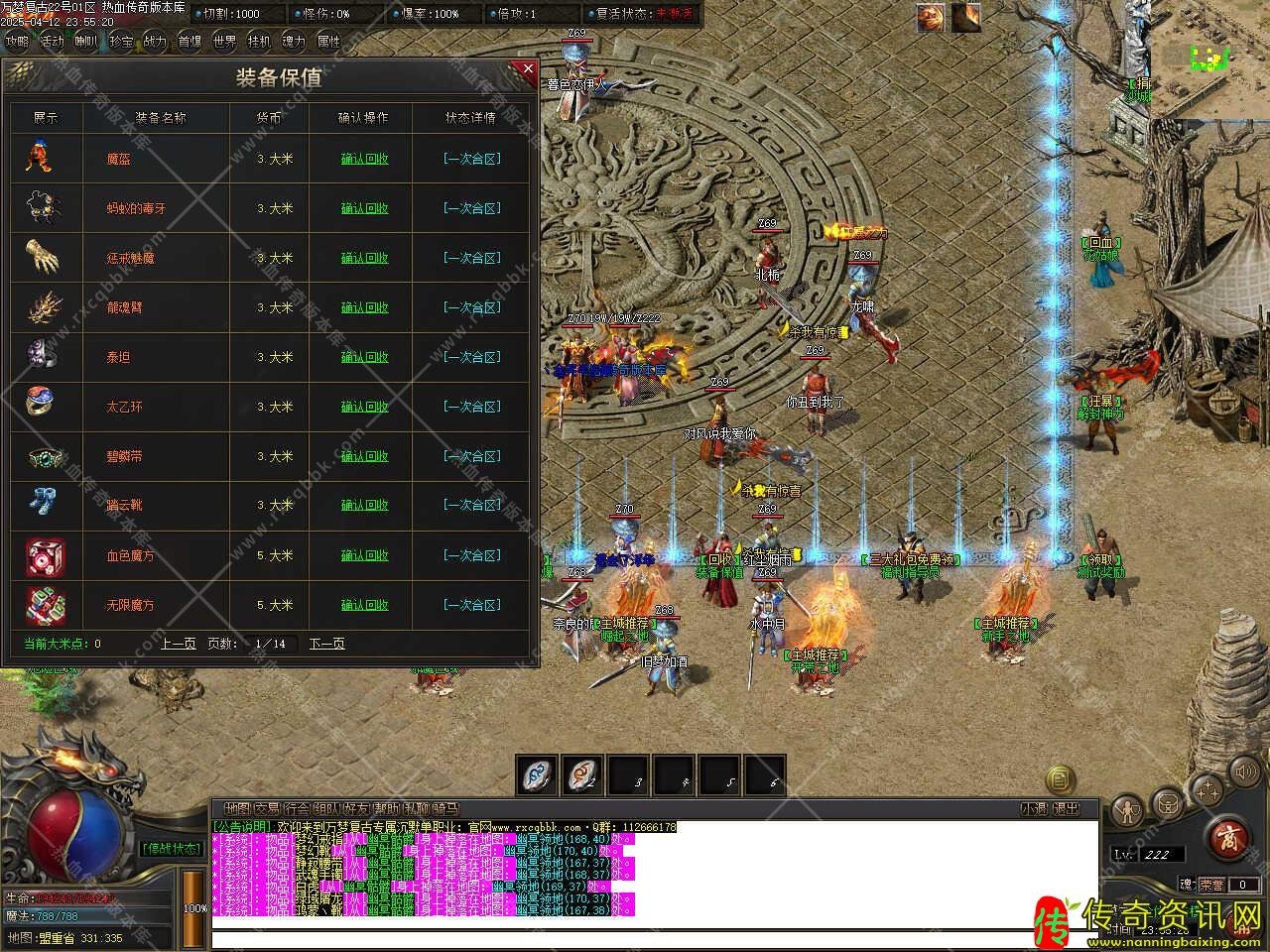Click 确认回收 for 泰坦 ring

pyautogui.click(x=364, y=357)
